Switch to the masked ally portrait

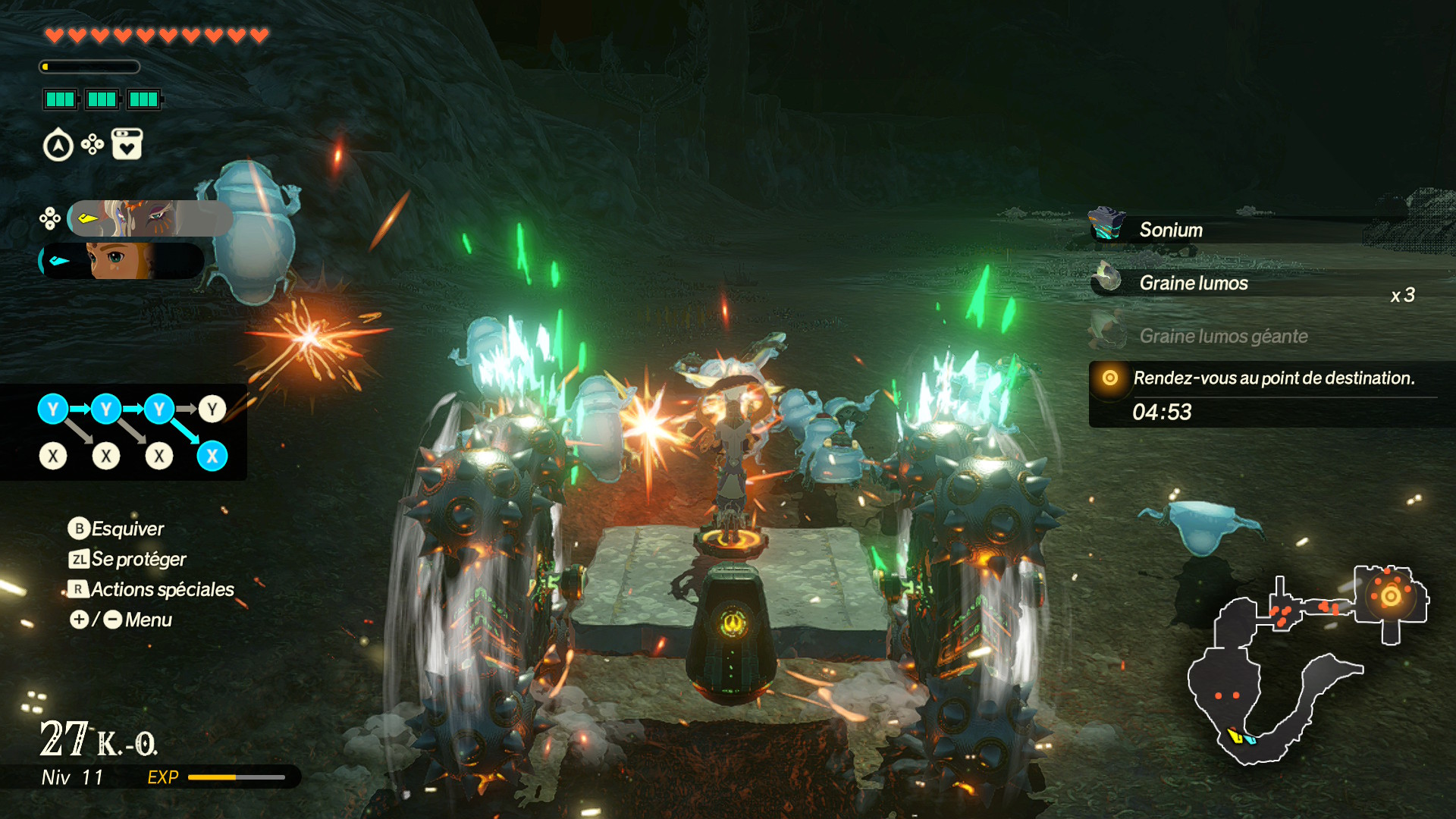coord(149,218)
